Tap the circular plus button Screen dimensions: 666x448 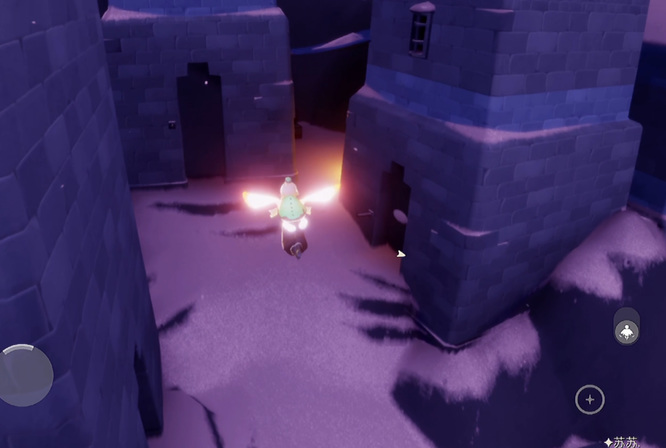pos(590,400)
